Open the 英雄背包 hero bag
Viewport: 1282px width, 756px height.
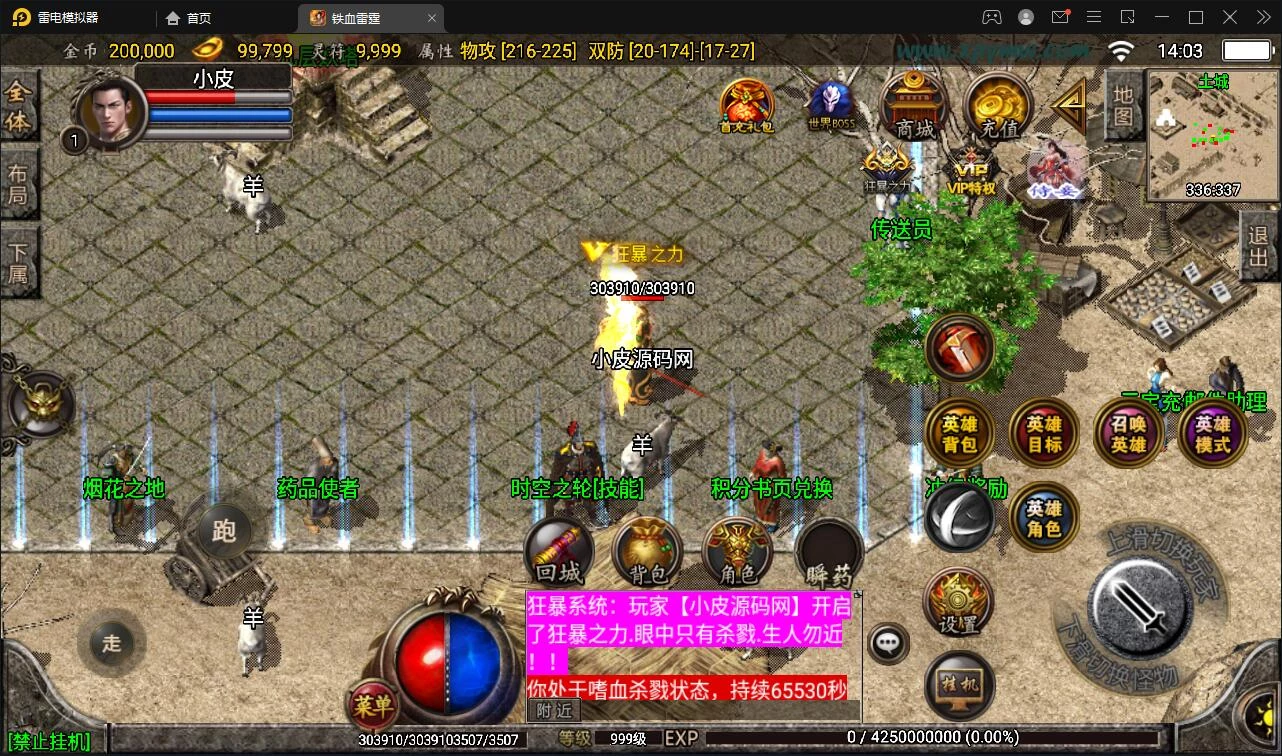point(959,434)
